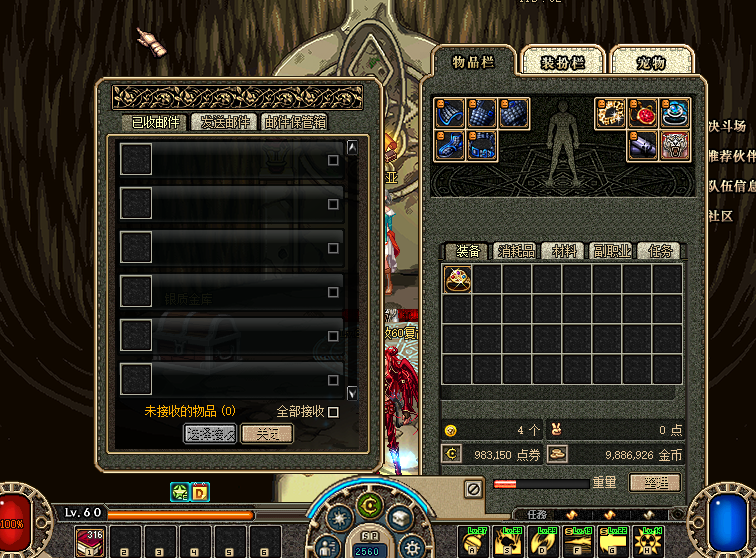Sort the inventory with the 整理 button
The width and height of the screenshot is (756, 558).
click(655, 483)
